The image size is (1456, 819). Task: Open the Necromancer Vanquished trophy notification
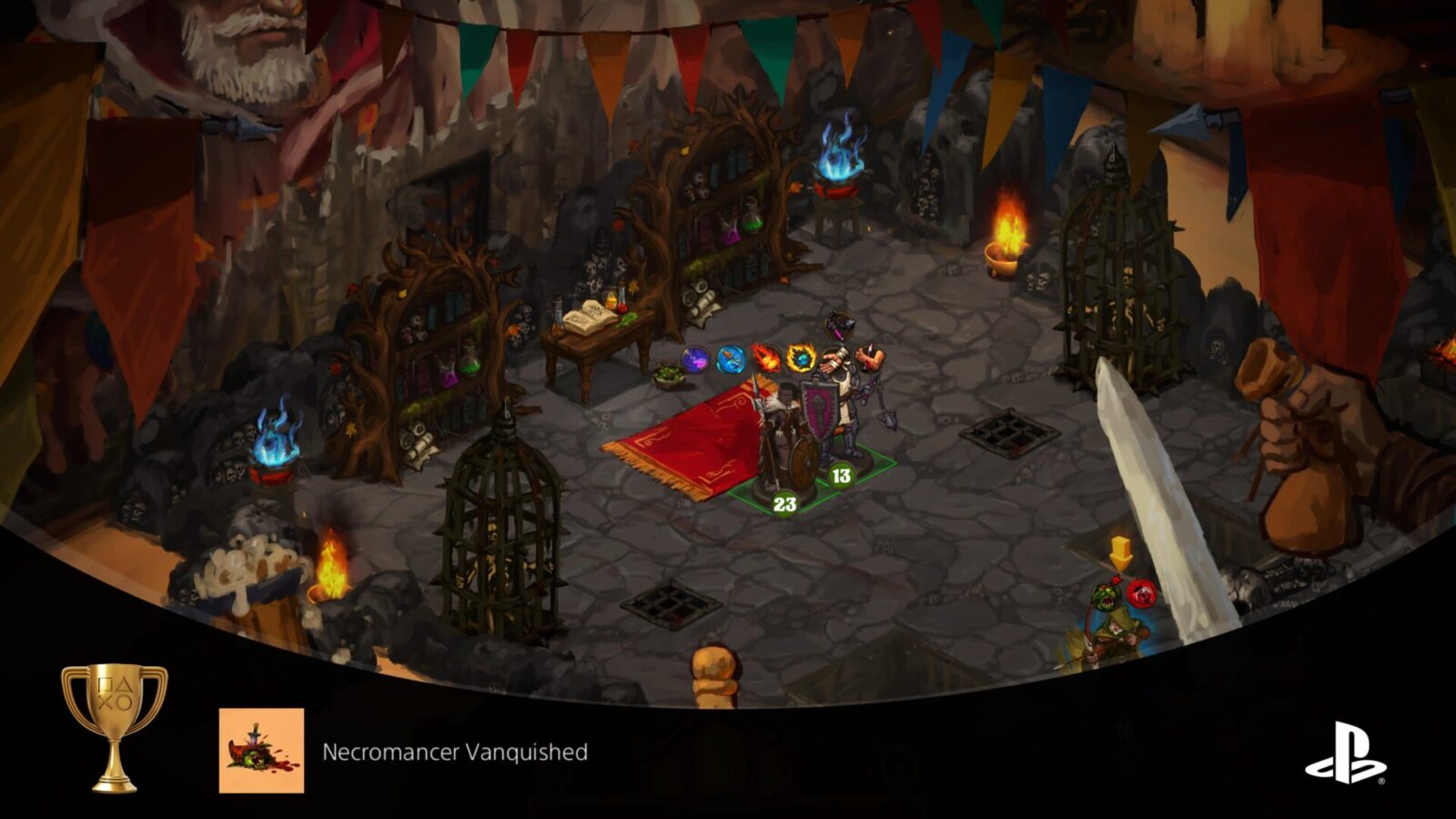click(455, 753)
